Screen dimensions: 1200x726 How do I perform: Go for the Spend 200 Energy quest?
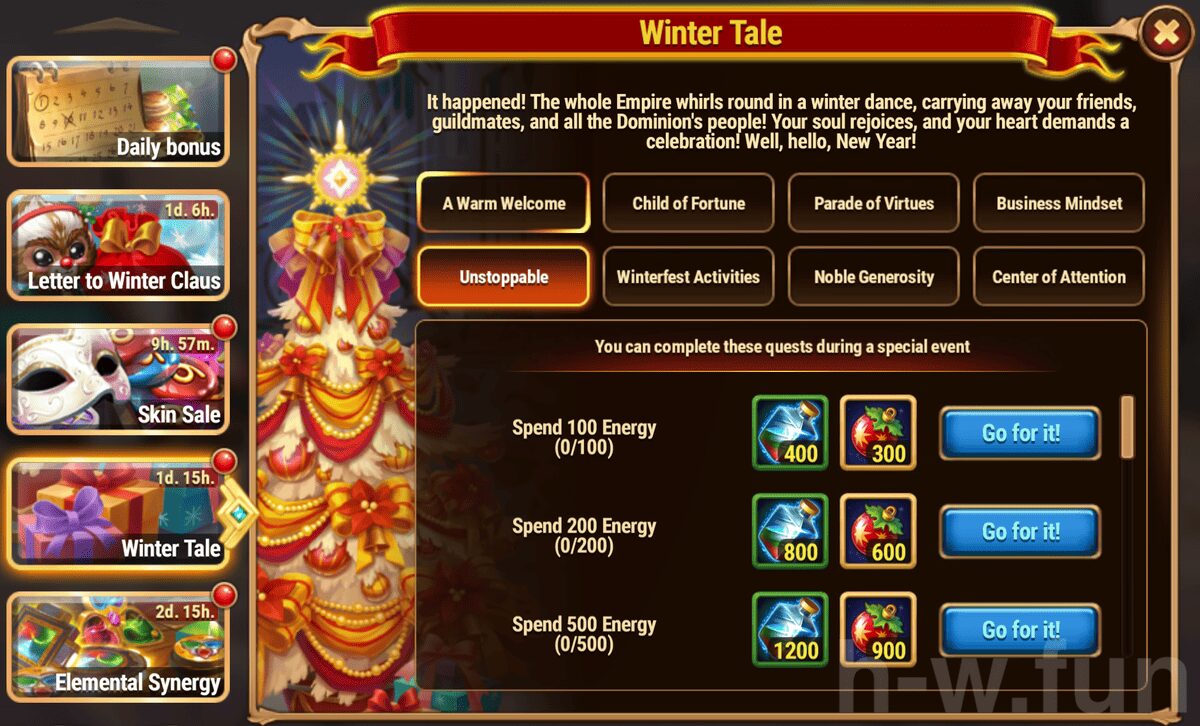pyautogui.click(x=1020, y=531)
